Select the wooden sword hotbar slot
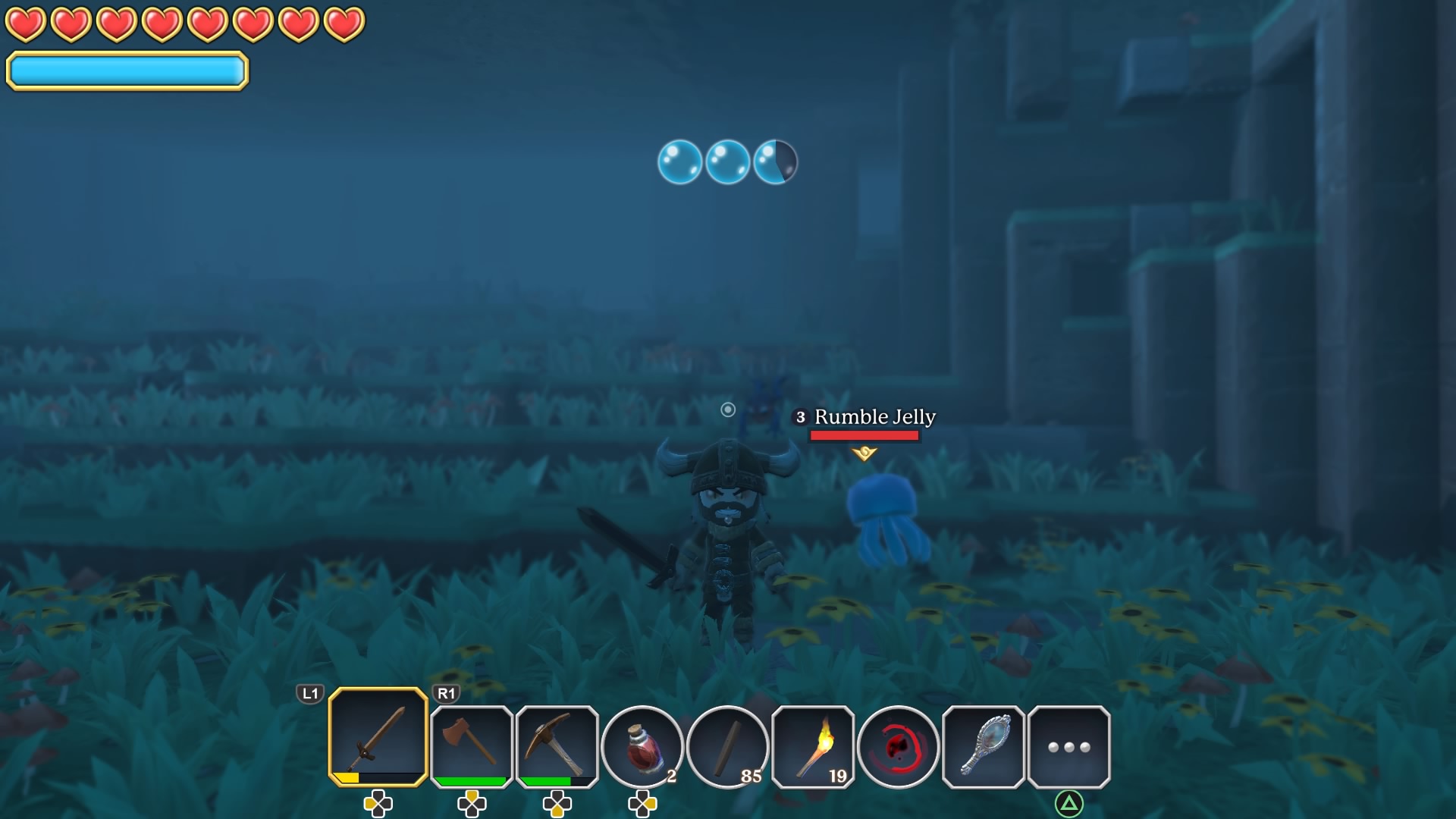Screen dimensions: 1456x819 [x=378, y=736]
